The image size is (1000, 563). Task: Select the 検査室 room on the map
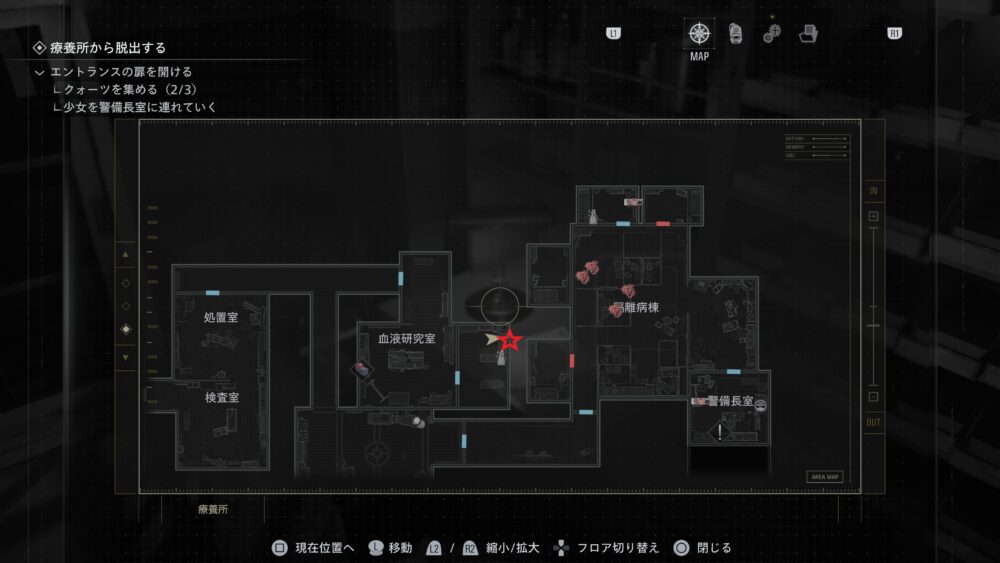[221, 397]
